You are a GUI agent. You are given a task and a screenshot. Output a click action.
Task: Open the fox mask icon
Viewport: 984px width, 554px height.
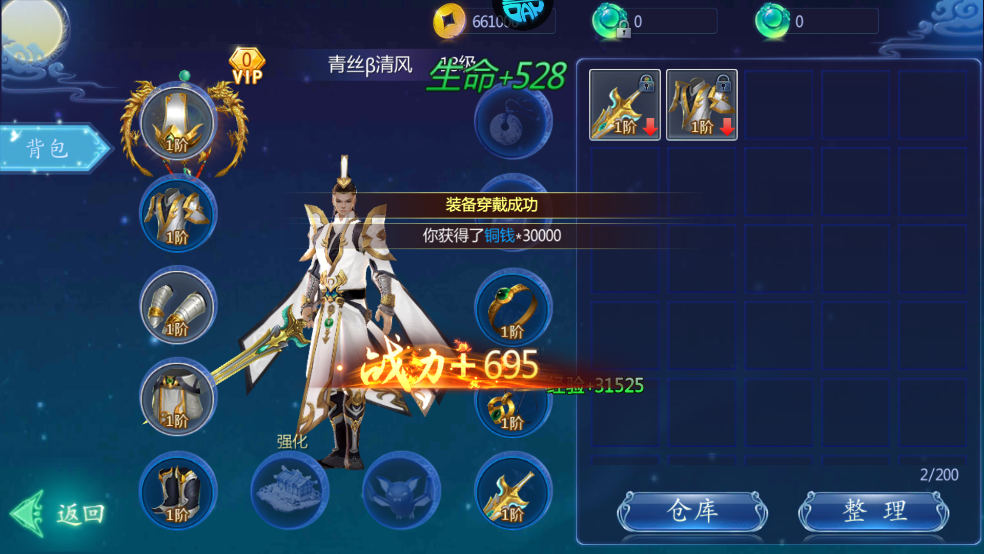click(400, 490)
